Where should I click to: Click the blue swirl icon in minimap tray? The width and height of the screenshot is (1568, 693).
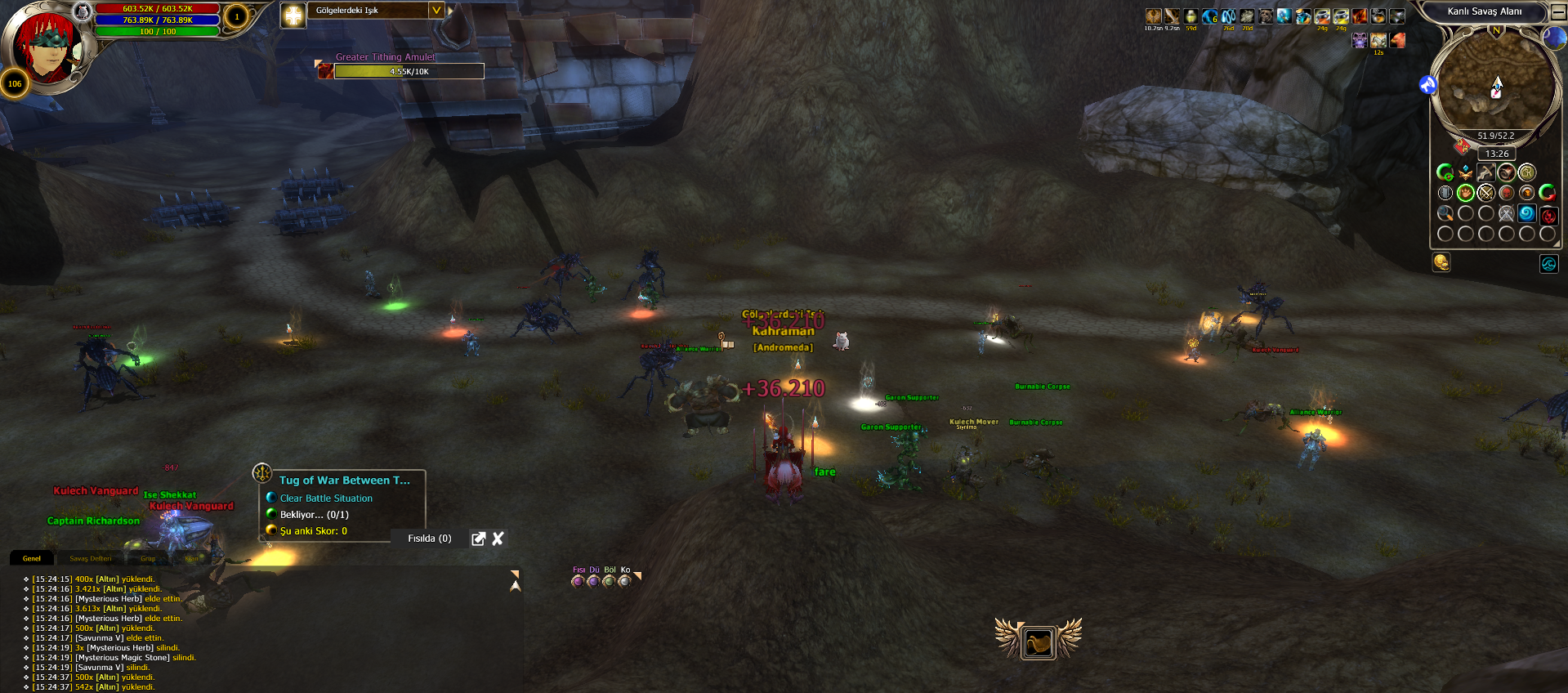[x=1526, y=213]
